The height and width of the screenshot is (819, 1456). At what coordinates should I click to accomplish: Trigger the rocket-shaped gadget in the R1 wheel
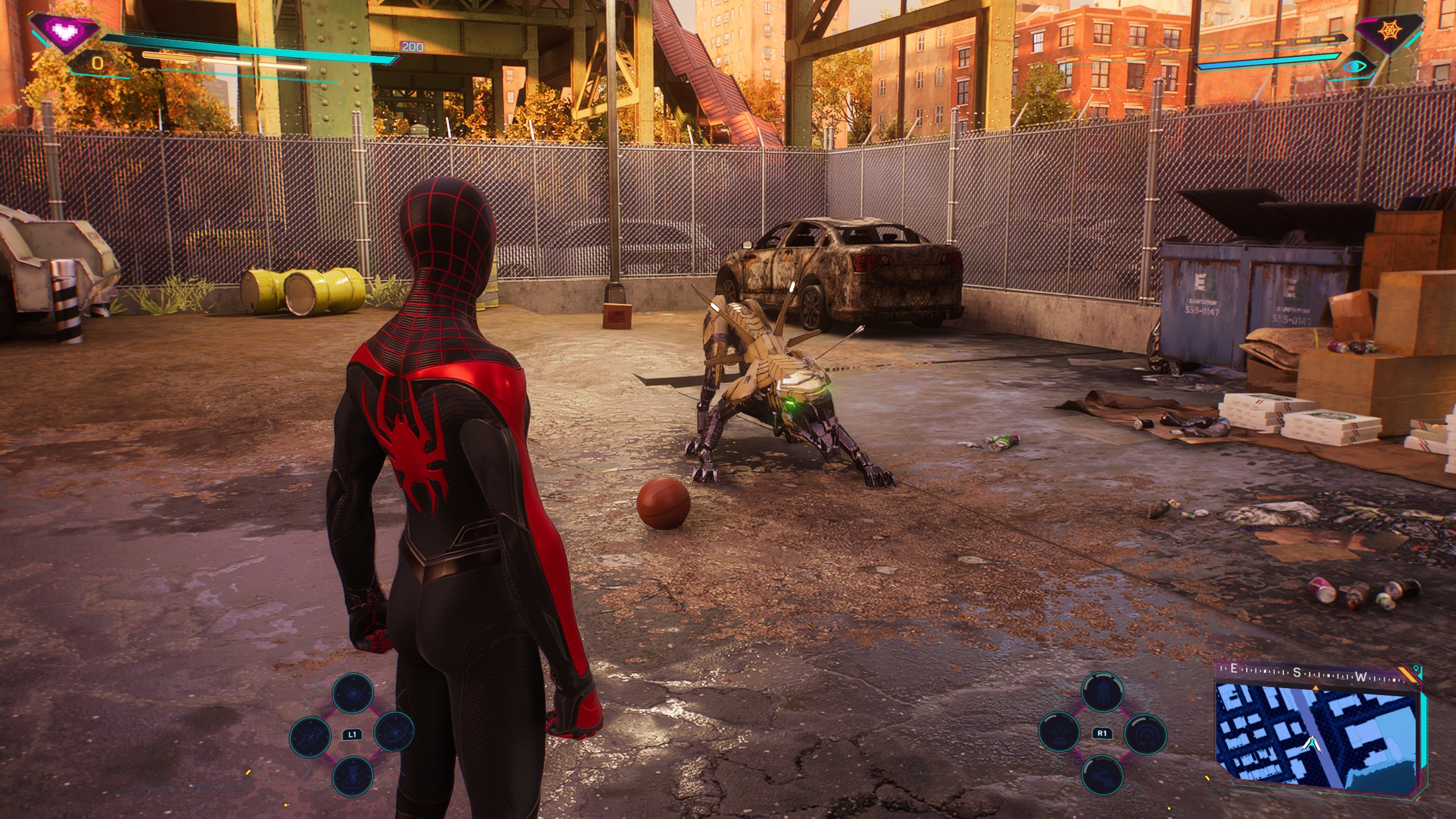1101,692
